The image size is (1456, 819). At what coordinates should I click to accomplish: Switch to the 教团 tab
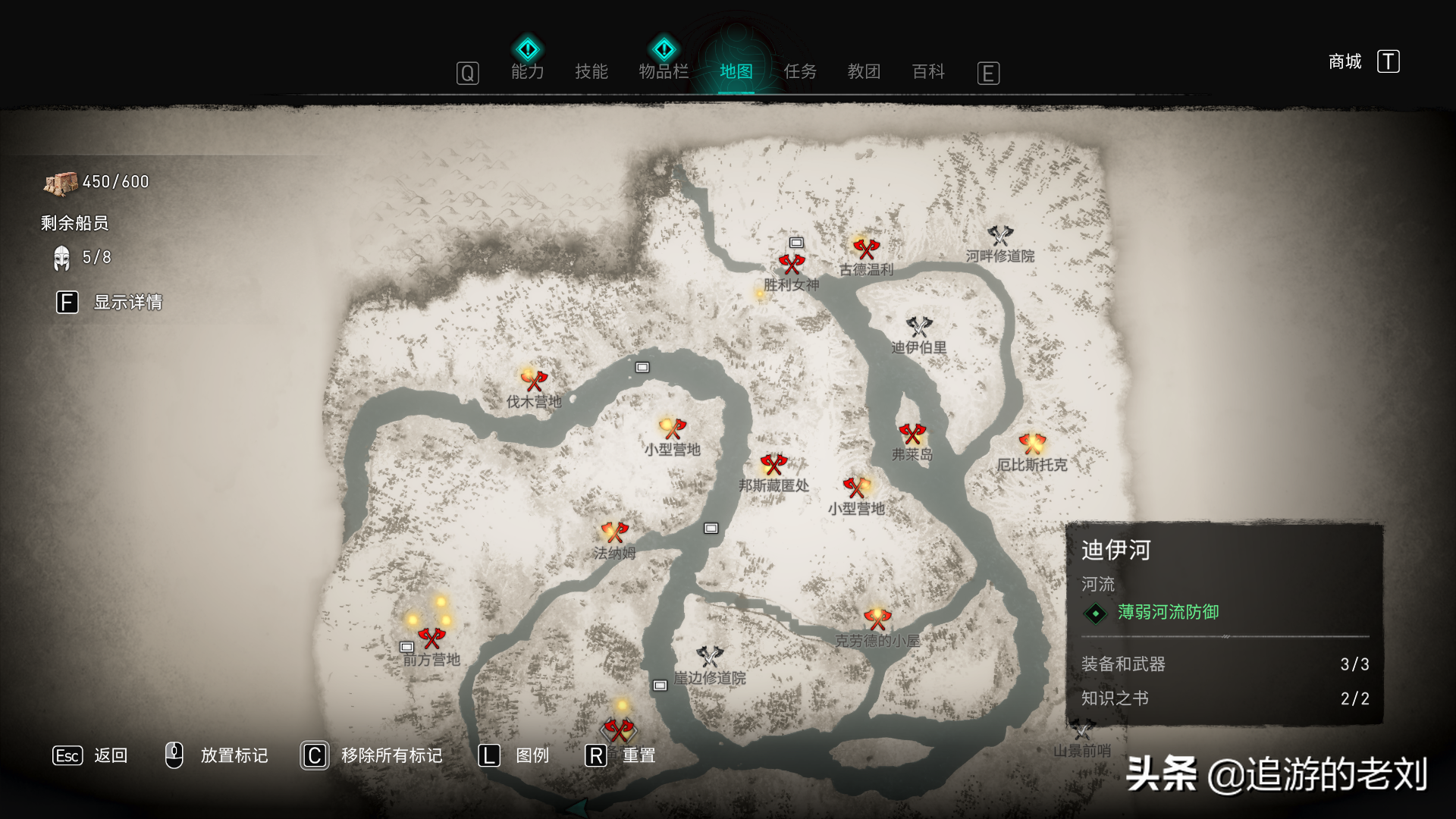(x=864, y=71)
